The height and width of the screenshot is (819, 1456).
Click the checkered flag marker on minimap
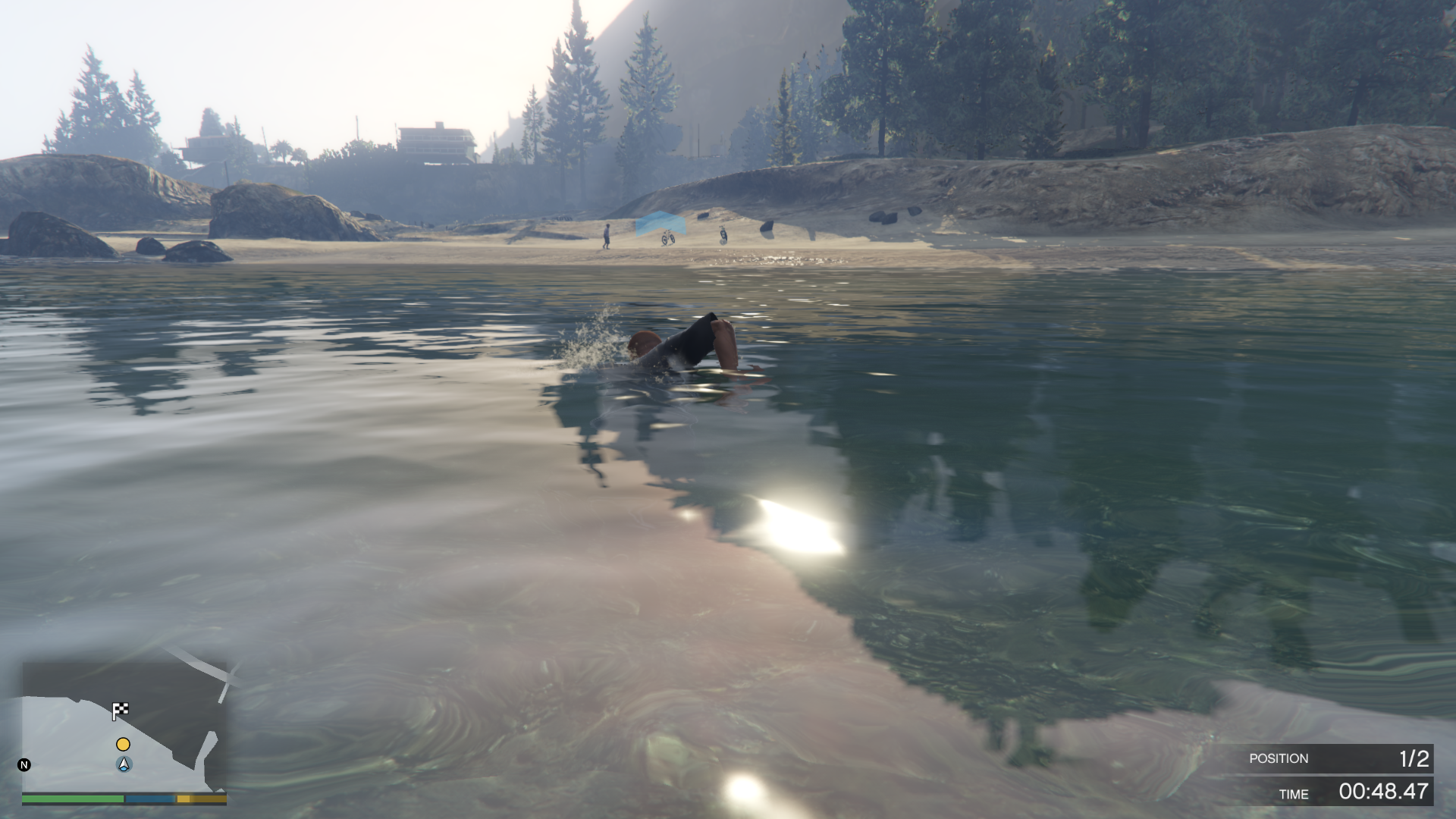tap(121, 711)
